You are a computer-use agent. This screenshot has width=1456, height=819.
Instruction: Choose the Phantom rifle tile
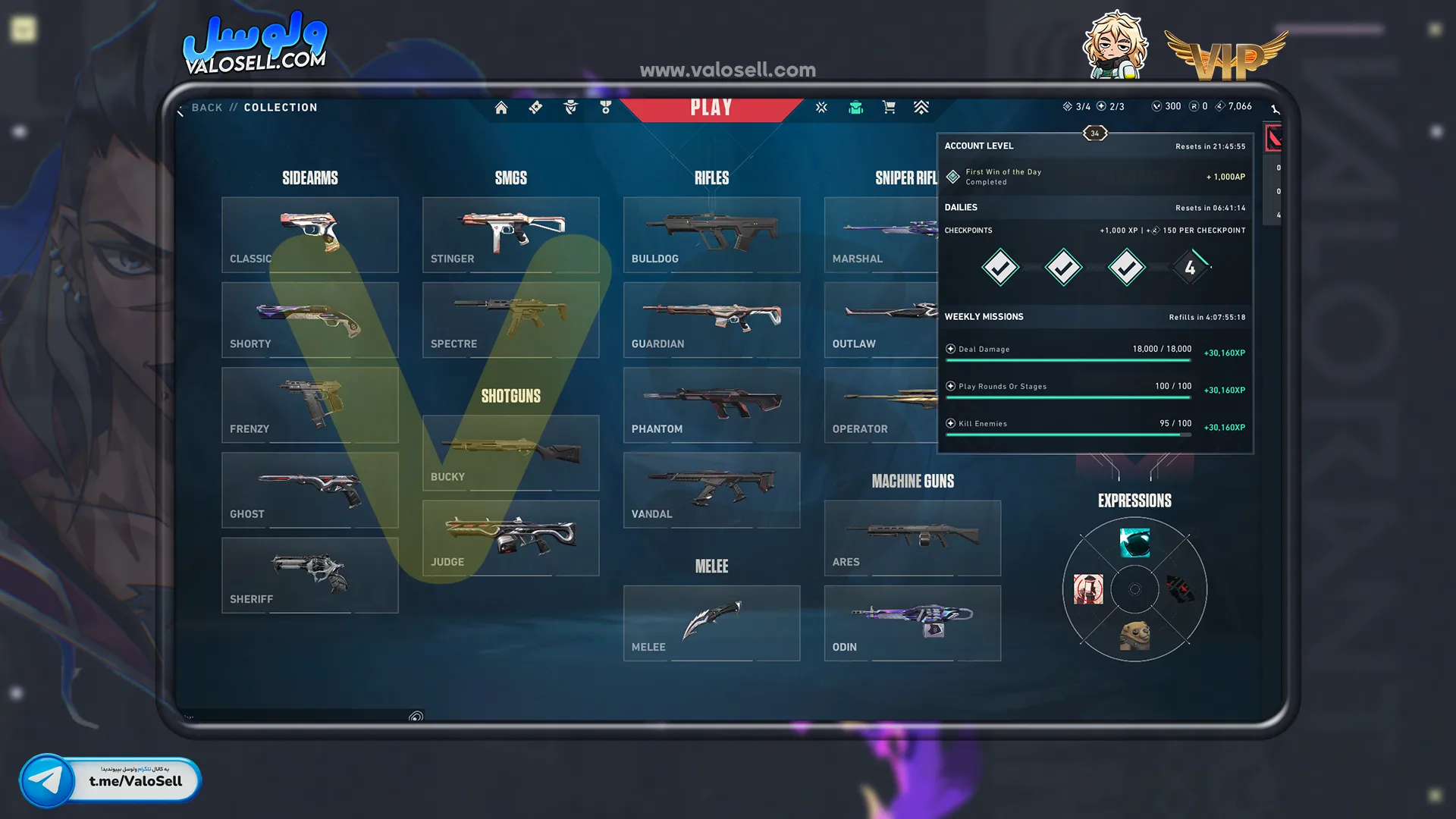tap(711, 405)
